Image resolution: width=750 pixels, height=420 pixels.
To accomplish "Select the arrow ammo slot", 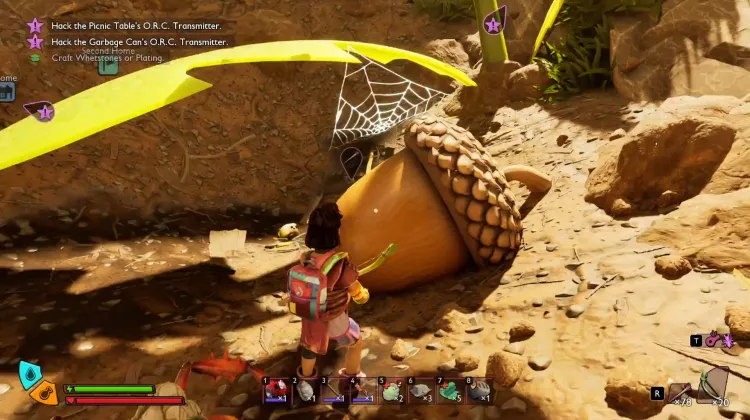I will point(680,391).
